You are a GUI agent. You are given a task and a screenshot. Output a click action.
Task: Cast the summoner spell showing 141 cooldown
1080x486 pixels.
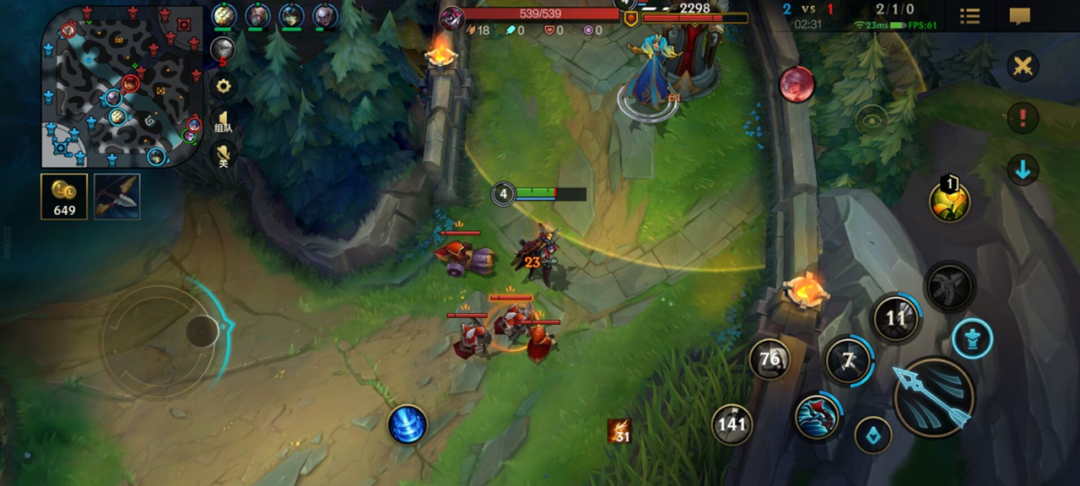[732, 424]
